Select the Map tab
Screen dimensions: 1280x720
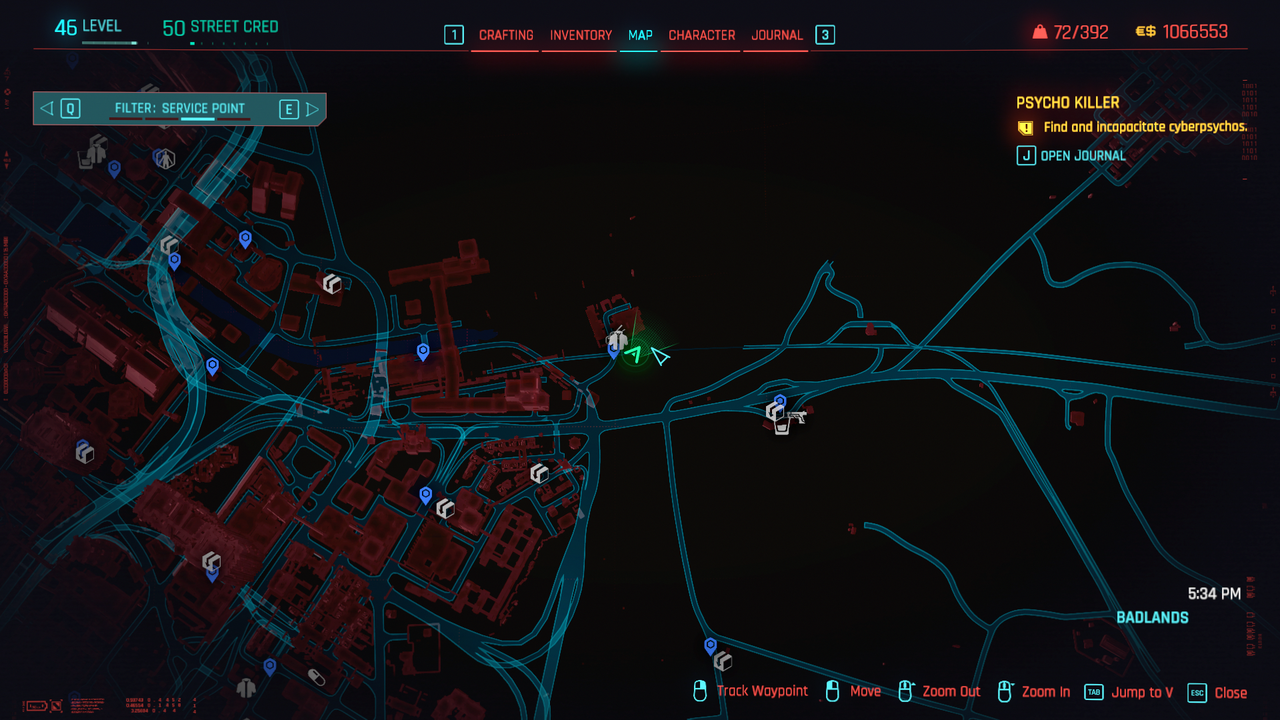coord(640,35)
